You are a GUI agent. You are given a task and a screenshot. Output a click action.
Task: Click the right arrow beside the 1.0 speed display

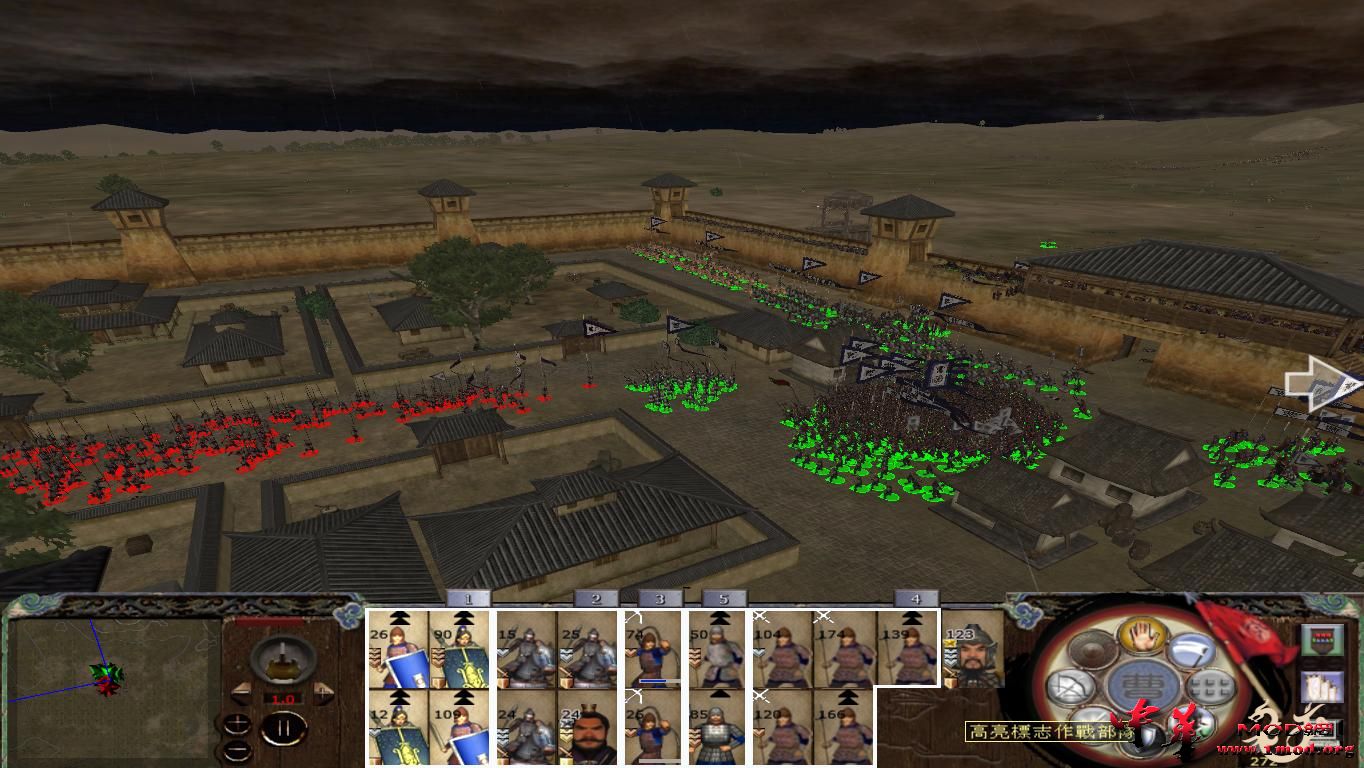323,692
